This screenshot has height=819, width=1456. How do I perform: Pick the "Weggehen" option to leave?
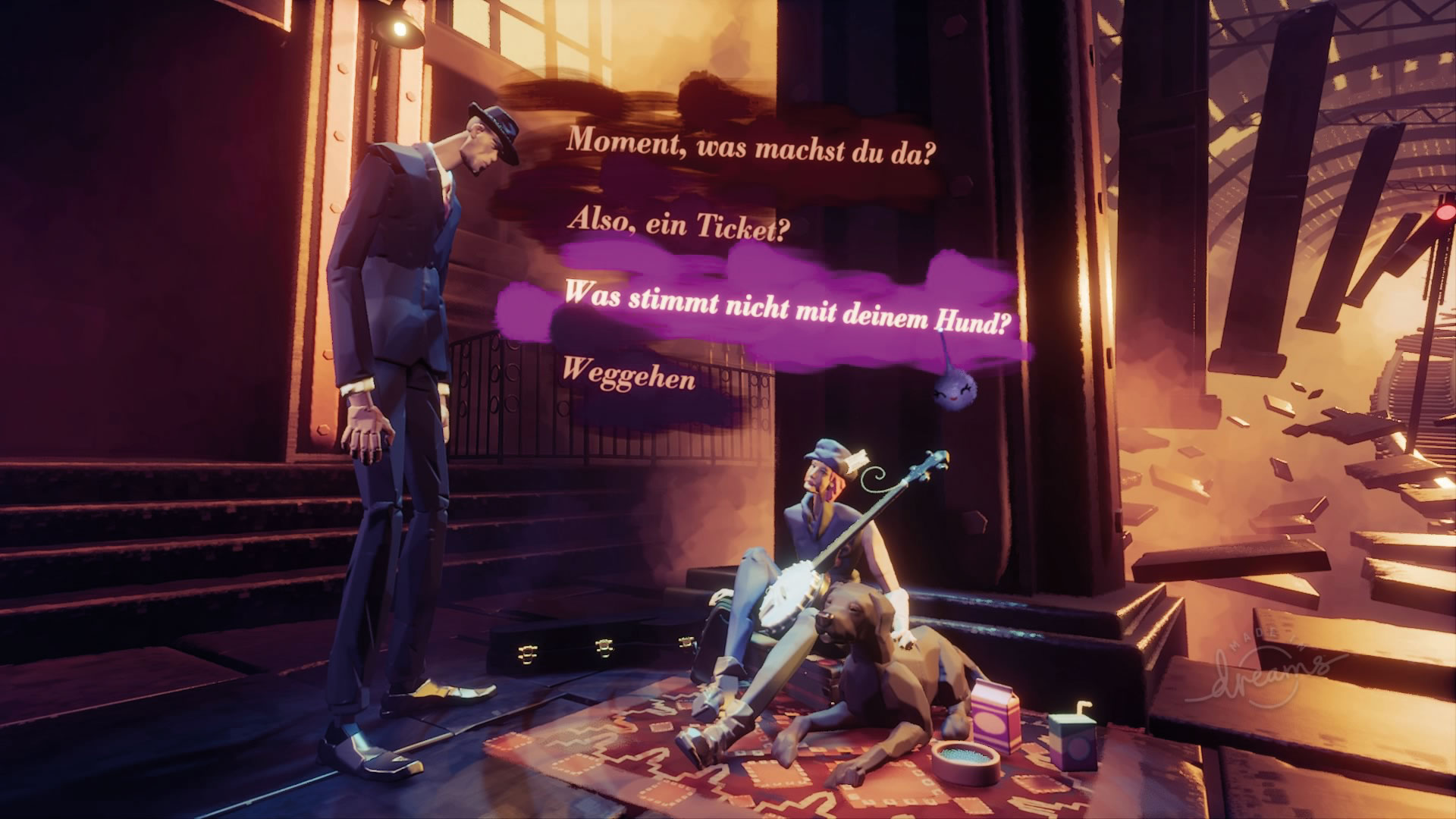(629, 373)
